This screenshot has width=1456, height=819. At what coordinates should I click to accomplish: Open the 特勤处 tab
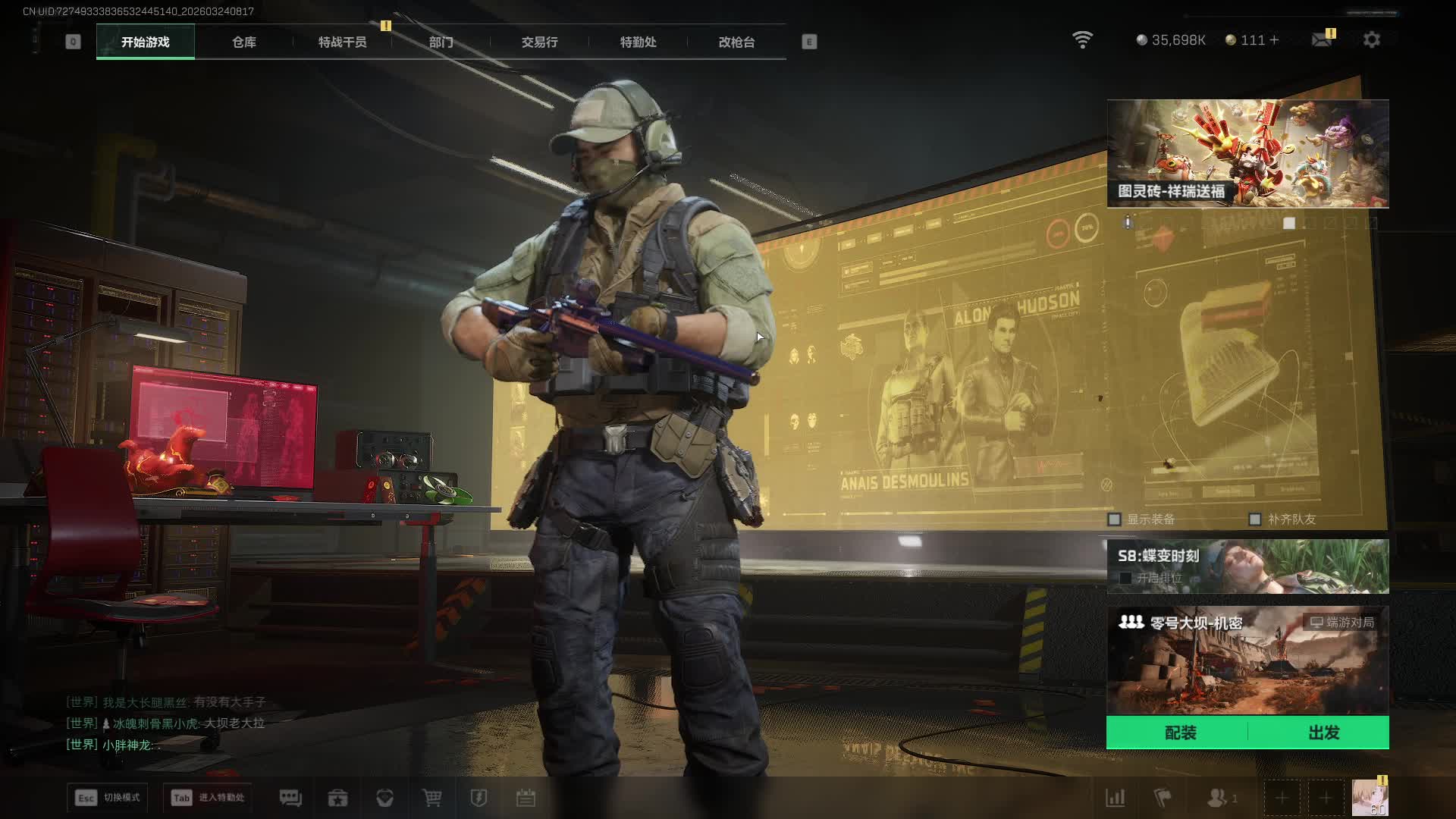(x=638, y=42)
